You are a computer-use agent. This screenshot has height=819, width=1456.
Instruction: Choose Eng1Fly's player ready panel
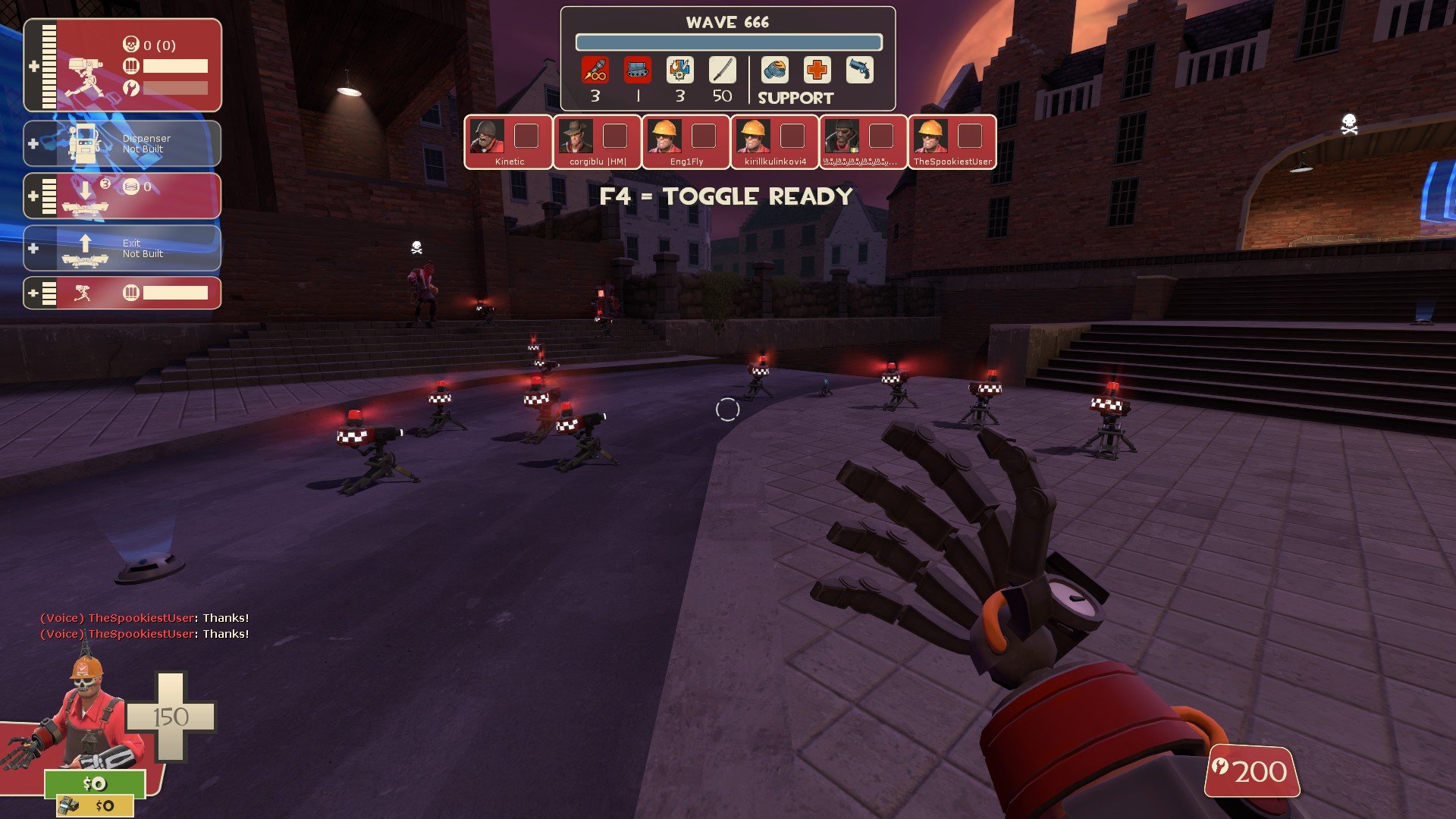click(x=686, y=142)
